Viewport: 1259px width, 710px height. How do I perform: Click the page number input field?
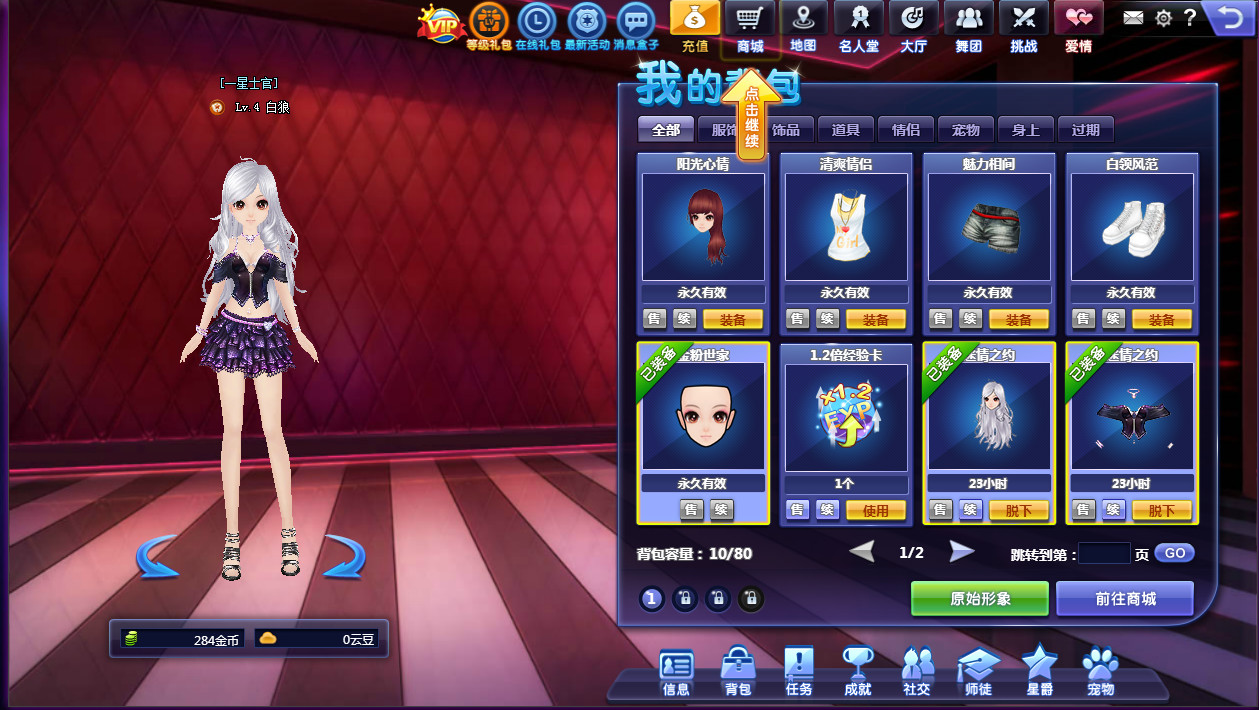click(1104, 553)
